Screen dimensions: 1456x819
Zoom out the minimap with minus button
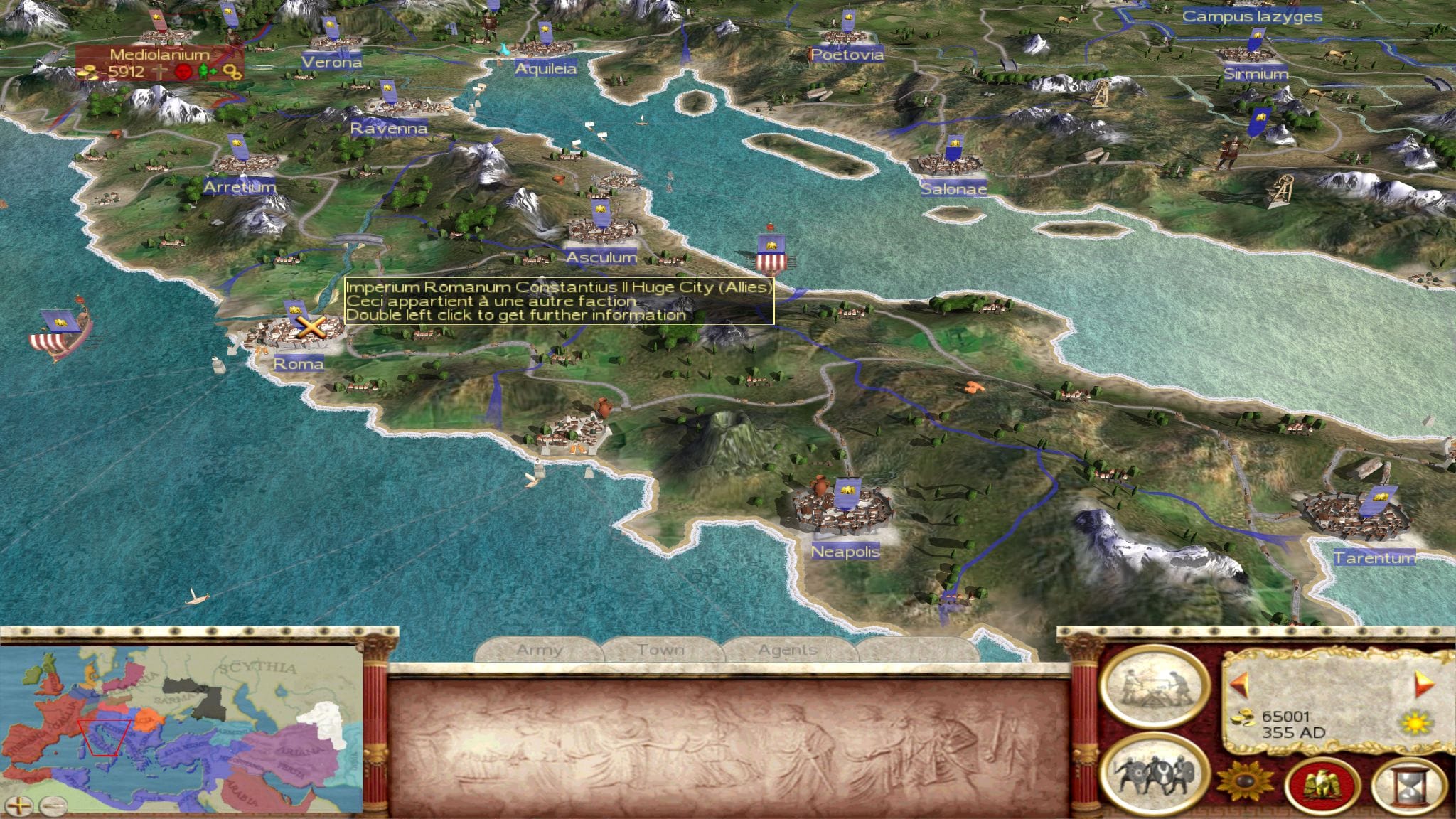[x=53, y=805]
